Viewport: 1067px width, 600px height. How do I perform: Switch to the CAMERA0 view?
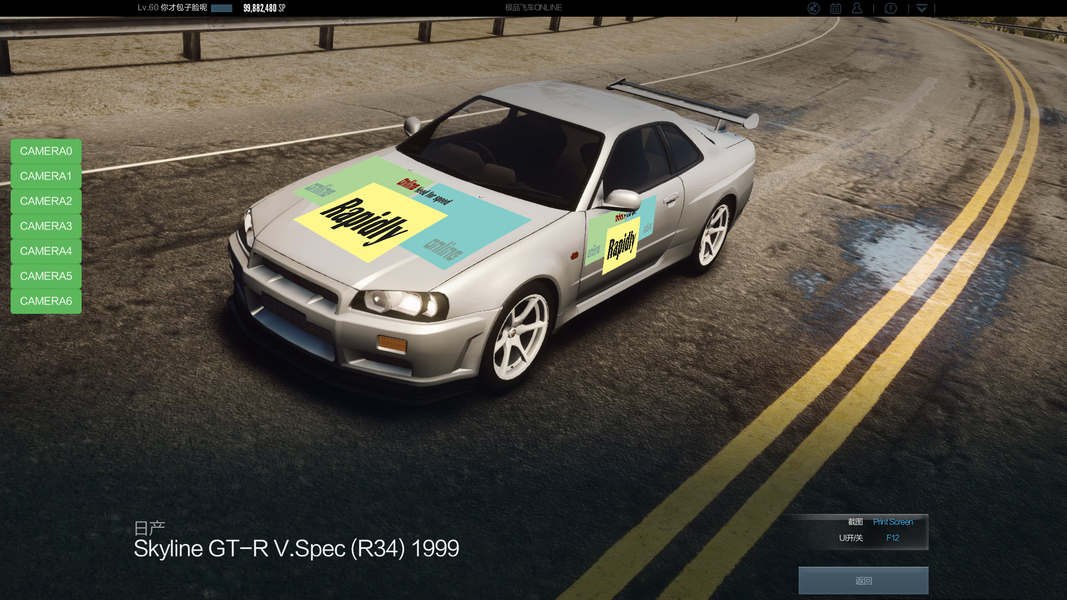(46, 151)
